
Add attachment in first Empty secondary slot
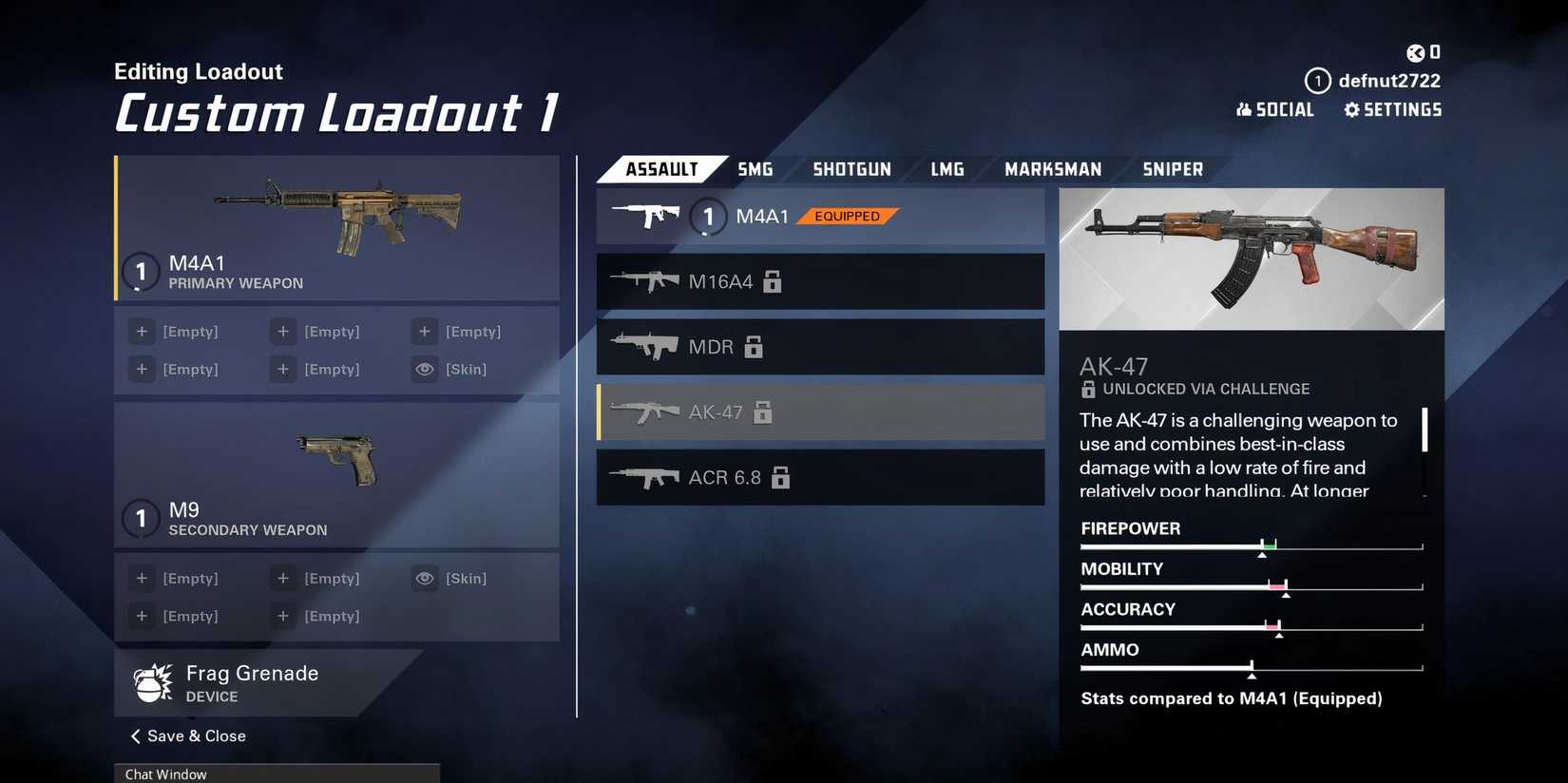coord(142,578)
